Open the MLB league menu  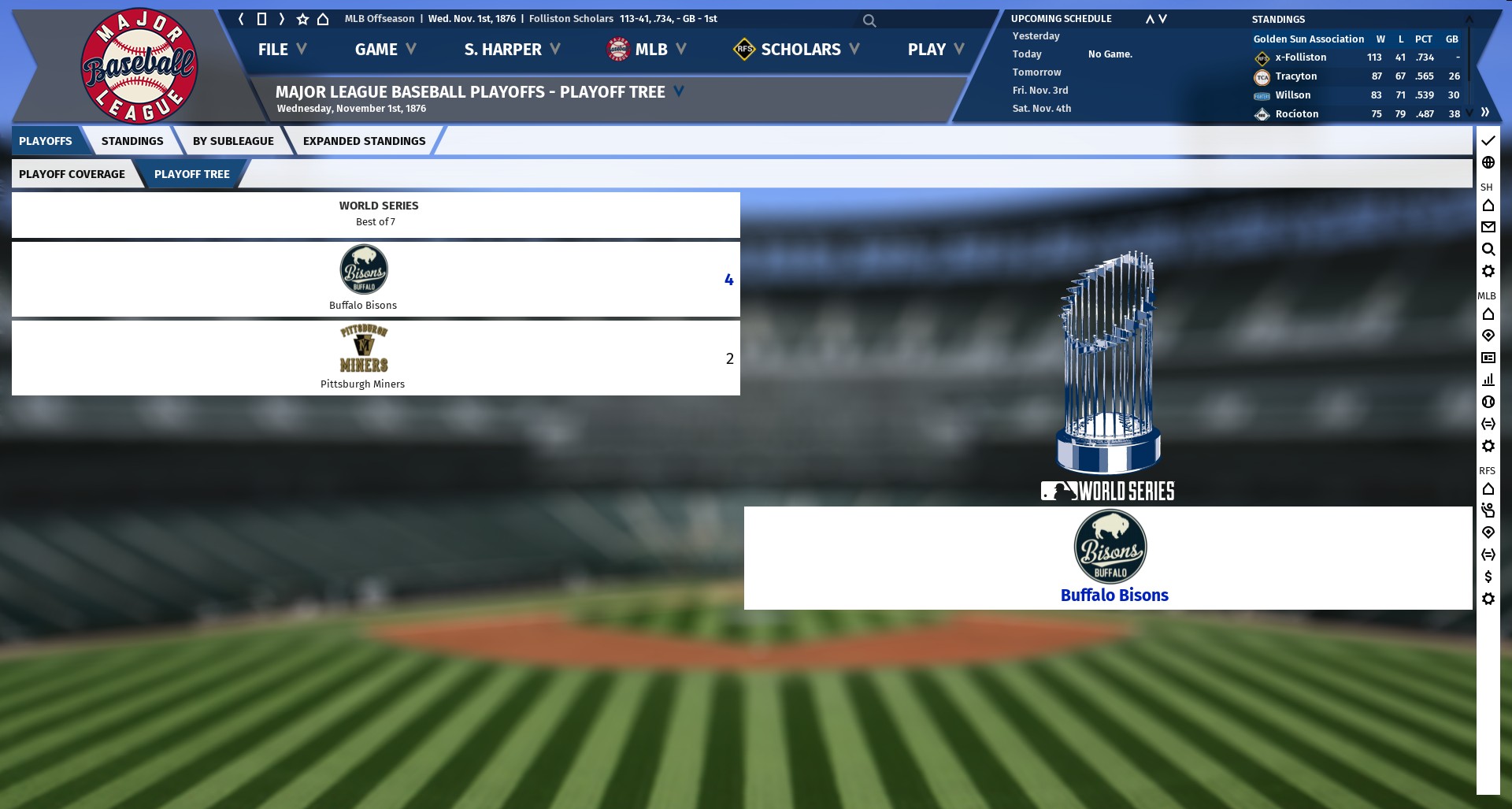pos(647,50)
